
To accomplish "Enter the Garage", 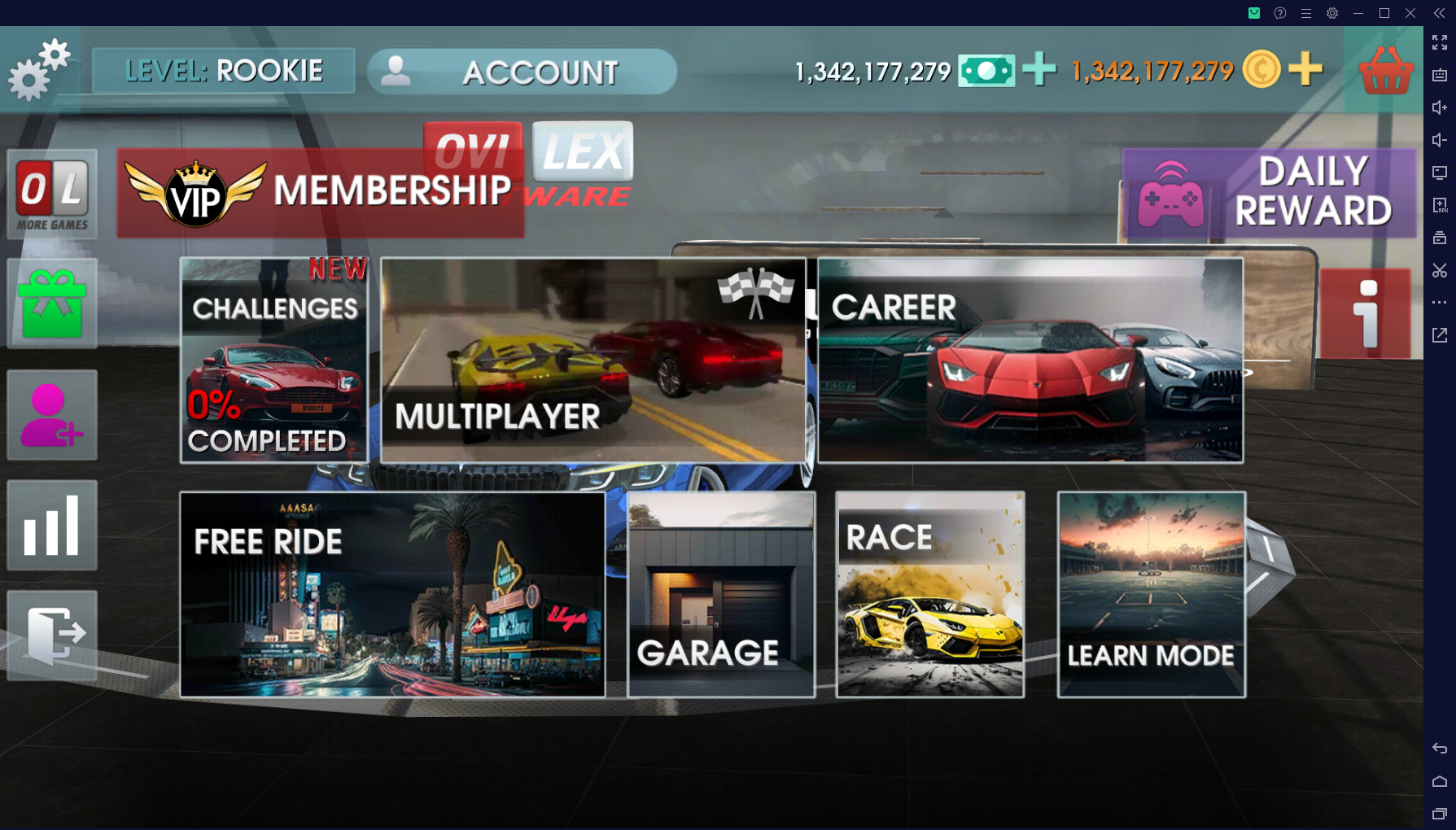I will click(721, 595).
